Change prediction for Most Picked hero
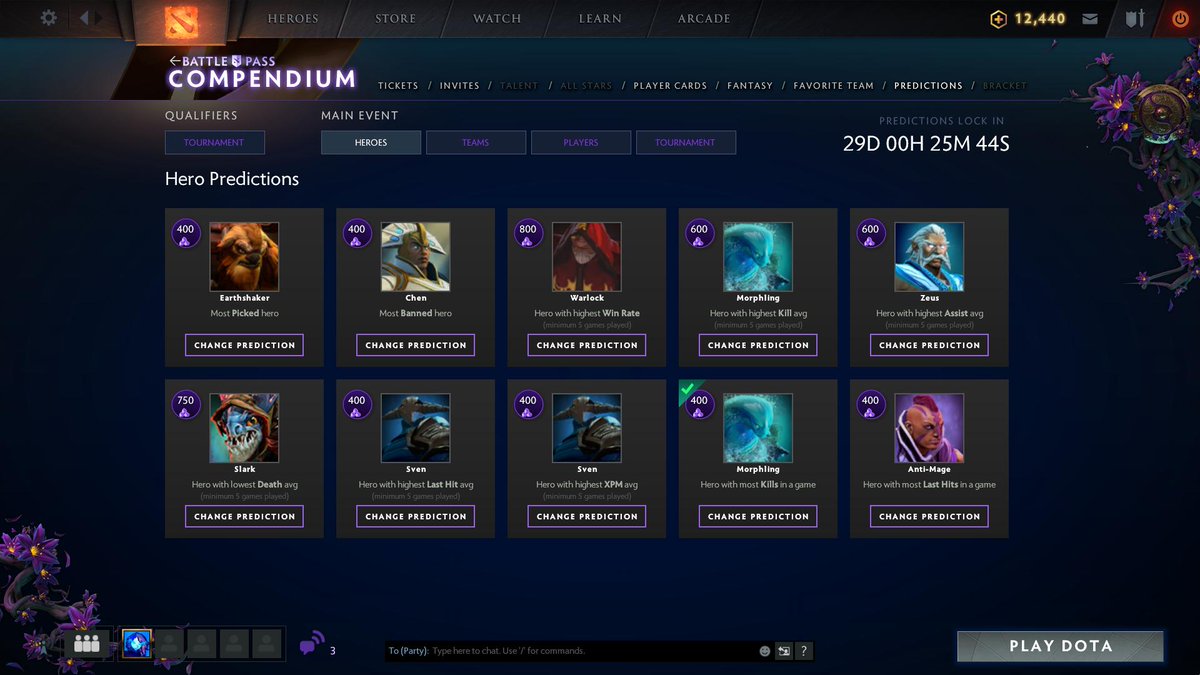The image size is (1200, 675). [x=244, y=345]
